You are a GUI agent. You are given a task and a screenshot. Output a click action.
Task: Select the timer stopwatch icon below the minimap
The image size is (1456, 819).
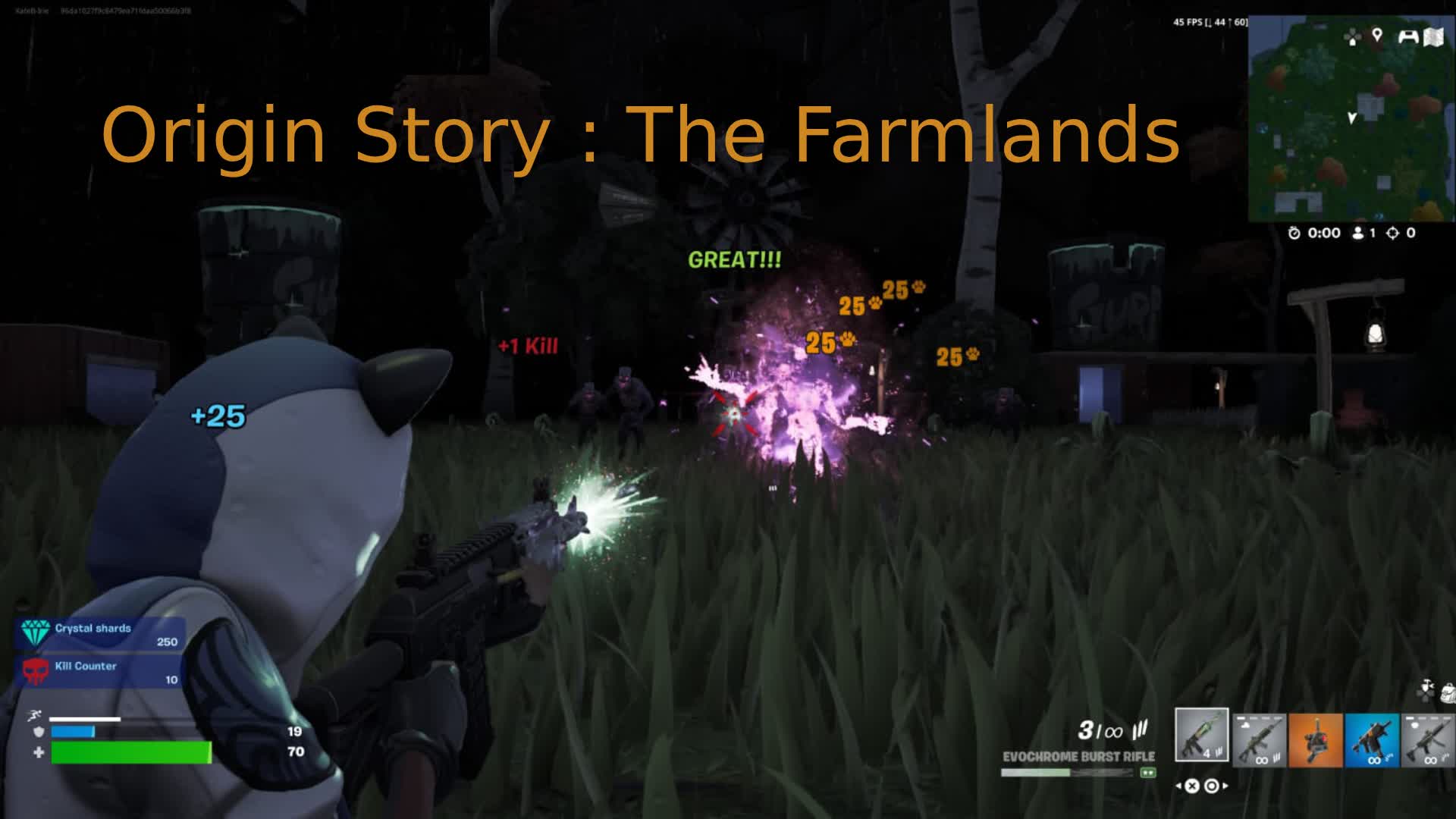pos(1294,233)
